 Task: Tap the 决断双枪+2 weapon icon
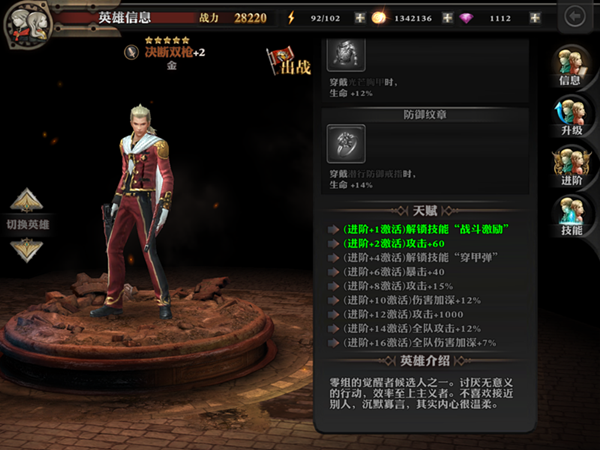(x=131, y=53)
